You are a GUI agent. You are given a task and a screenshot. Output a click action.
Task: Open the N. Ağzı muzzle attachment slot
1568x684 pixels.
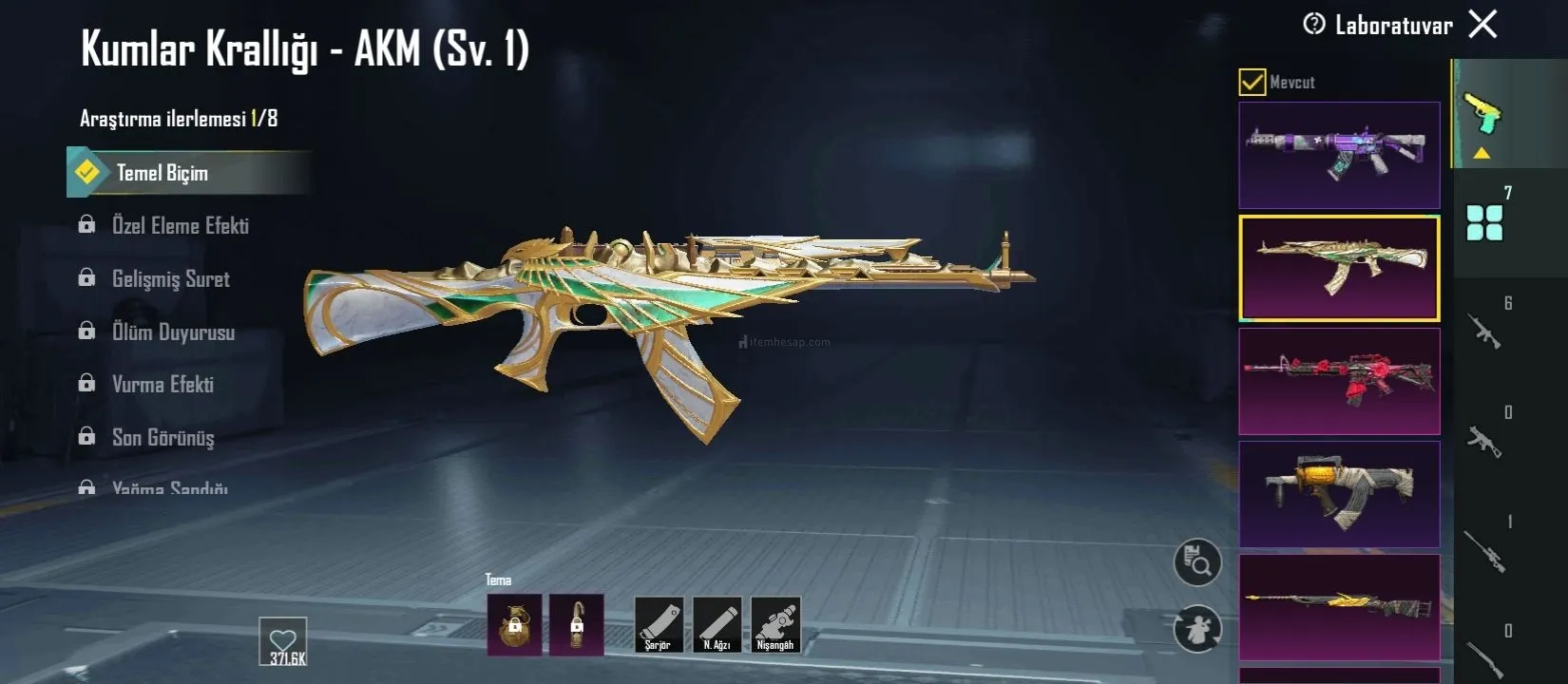[717, 625]
